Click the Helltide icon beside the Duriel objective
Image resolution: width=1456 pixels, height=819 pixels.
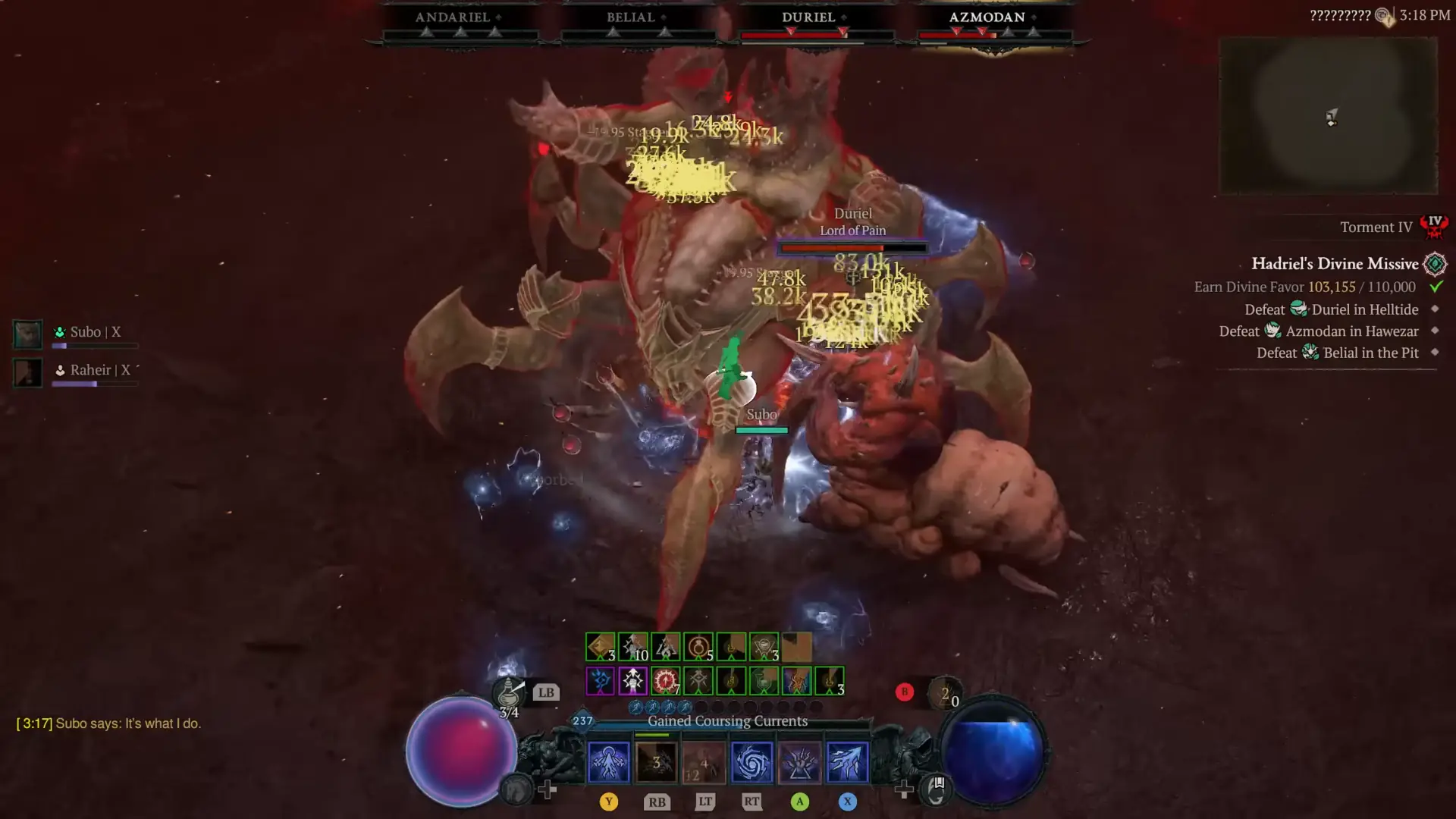(1300, 309)
